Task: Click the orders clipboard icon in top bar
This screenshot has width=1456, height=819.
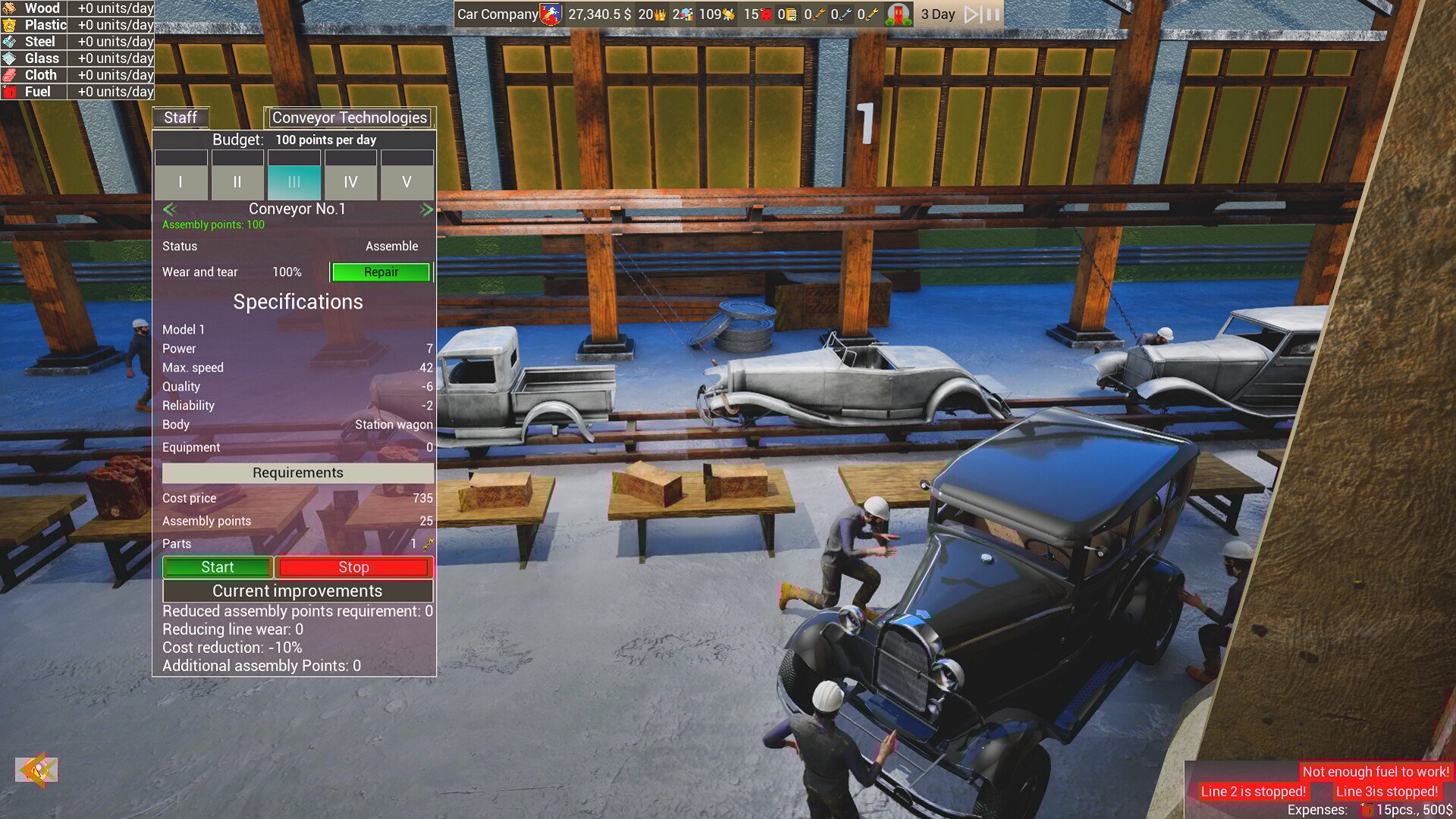Action: [x=791, y=14]
